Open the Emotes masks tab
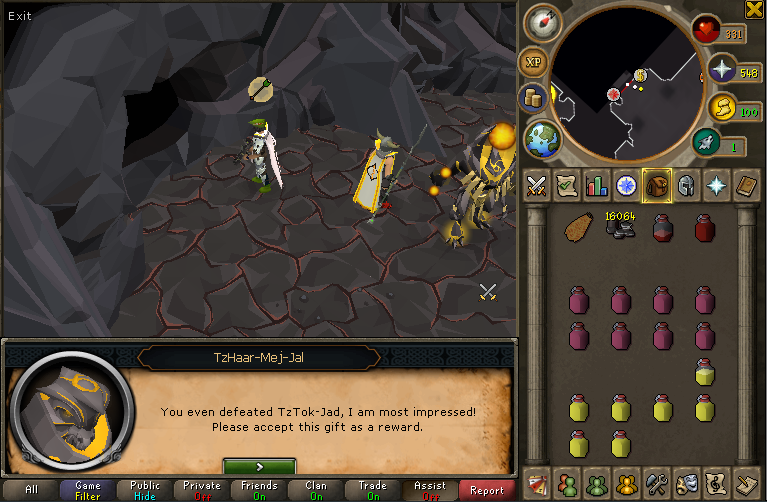Image resolution: width=767 pixels, height=502 pixels. (x=686, y=483)
